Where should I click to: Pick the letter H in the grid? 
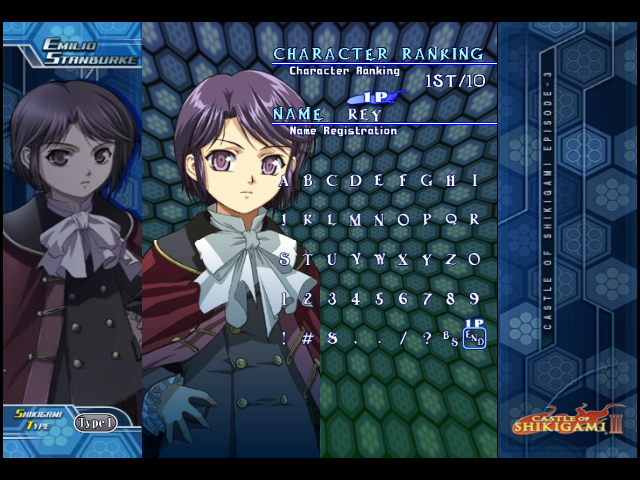click(x=451, y=181)
